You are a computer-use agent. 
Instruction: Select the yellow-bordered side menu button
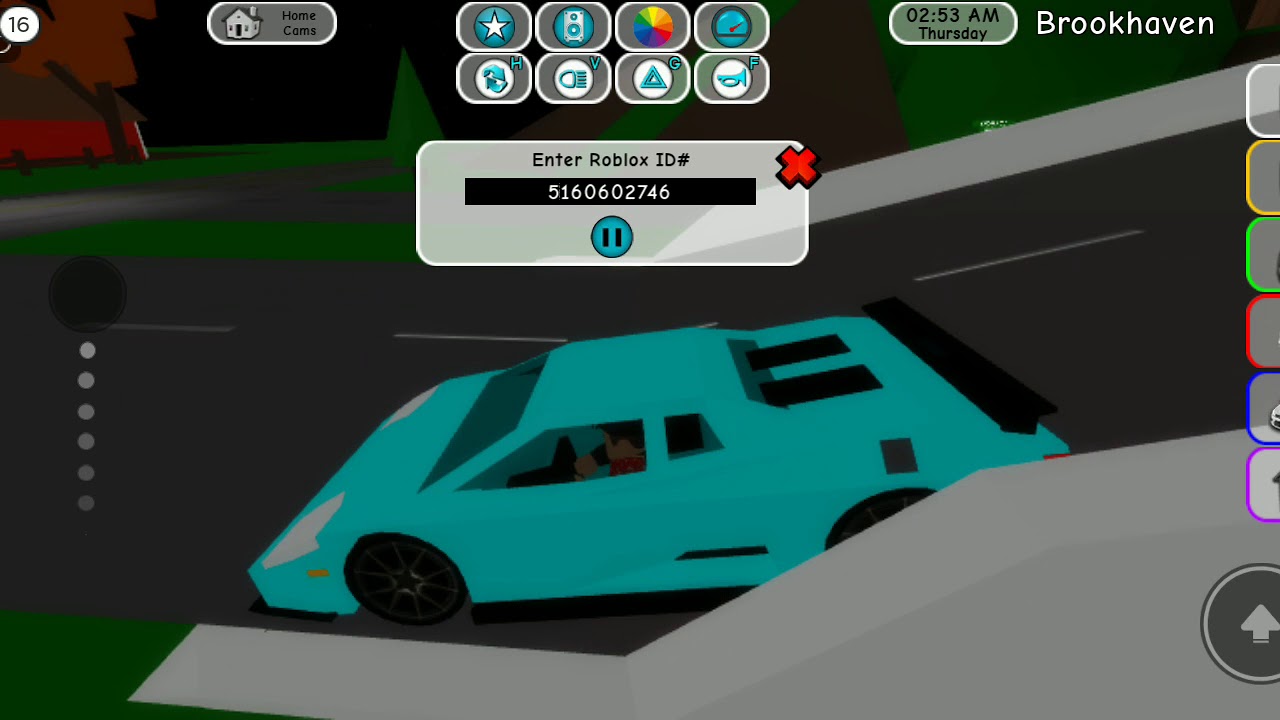coord(1264,178)
